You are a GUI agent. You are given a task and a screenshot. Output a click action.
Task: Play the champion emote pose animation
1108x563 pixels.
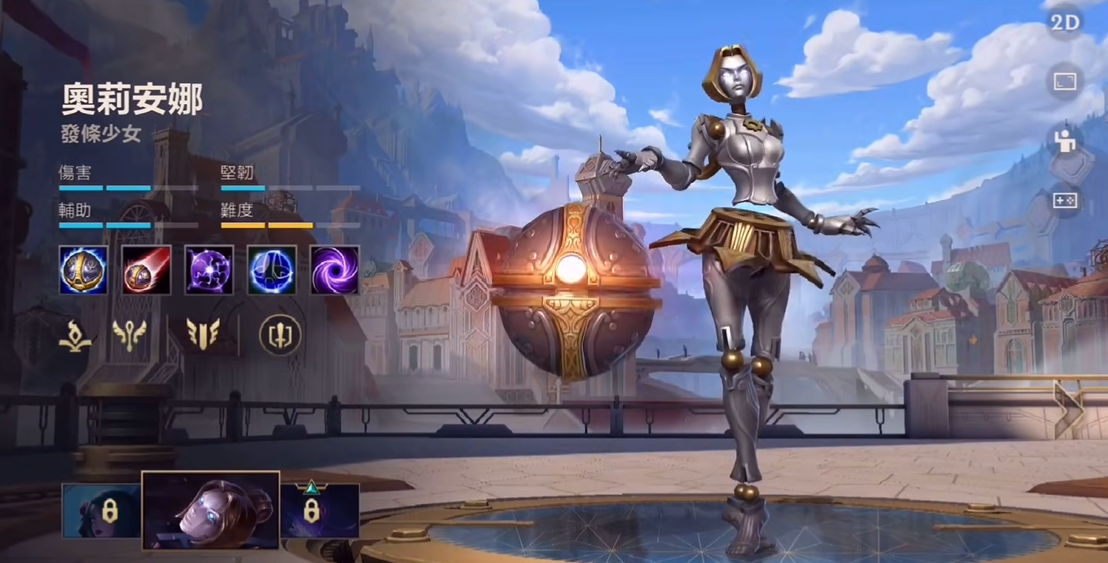click(1065, 141)
